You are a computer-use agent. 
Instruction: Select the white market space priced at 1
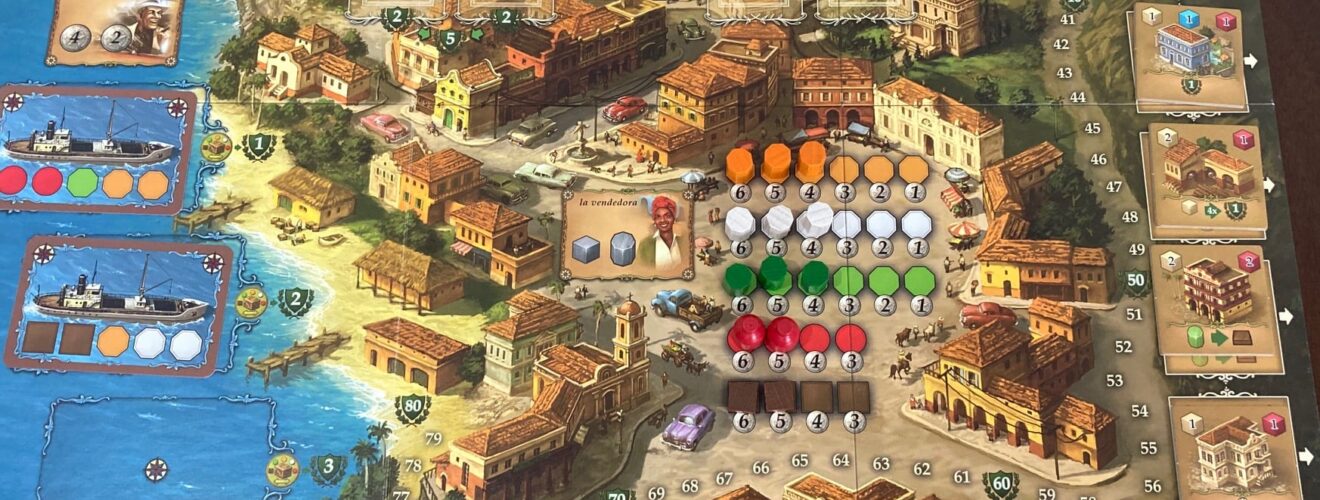coord(917,224)
